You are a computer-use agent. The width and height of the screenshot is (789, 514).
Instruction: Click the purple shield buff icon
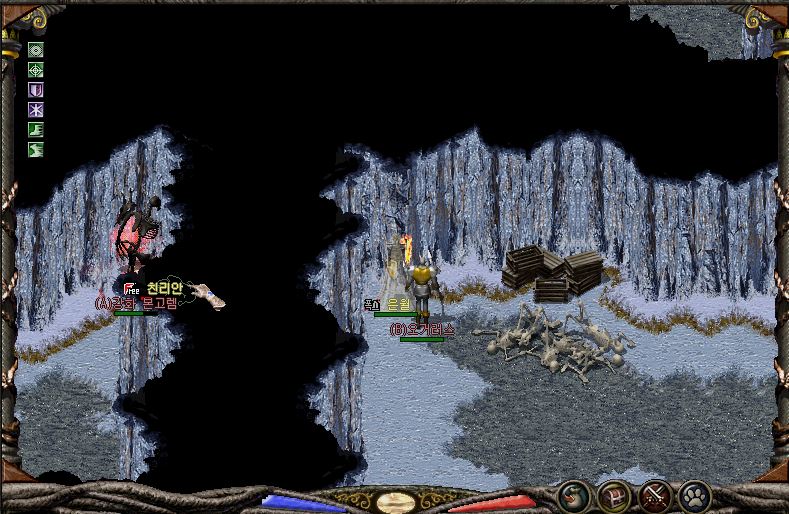tap(36, 90)
